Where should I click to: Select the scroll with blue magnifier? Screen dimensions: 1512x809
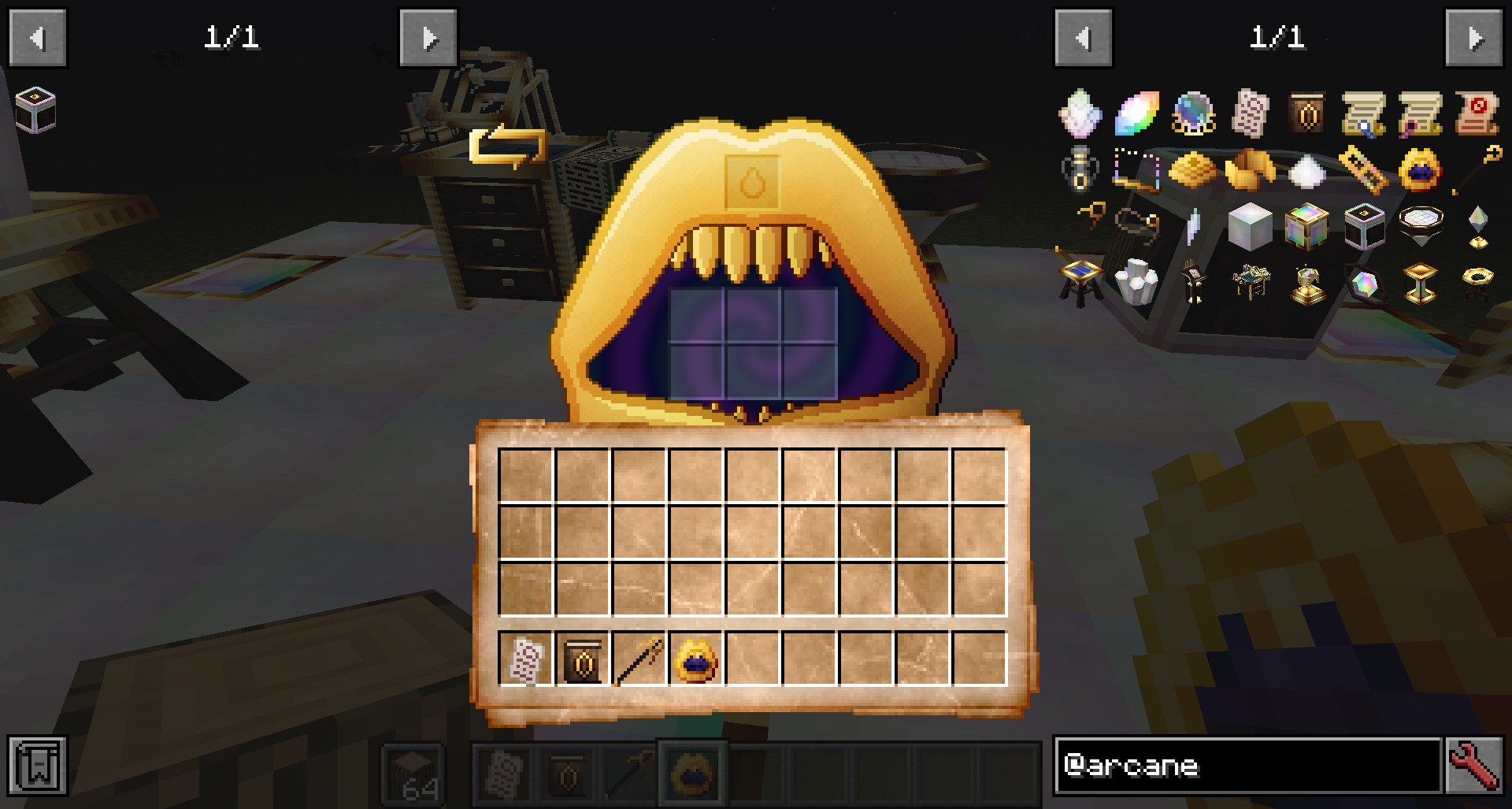(1363, 114)
